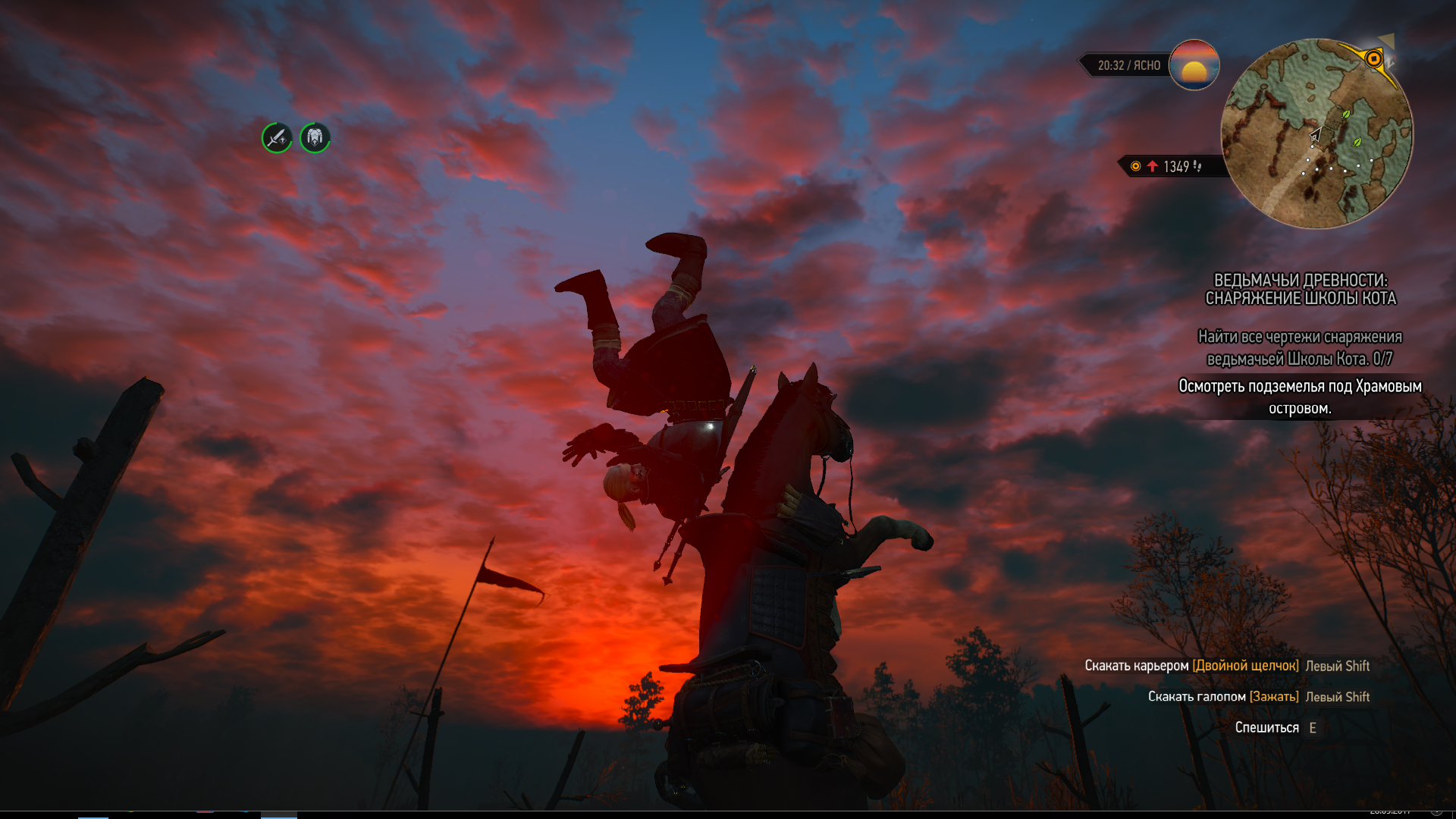Screen dimensions: 1456x819
Task: Click the yellow quest marker on minimap
Action: pyautogui.click(x=1373, y=59)
